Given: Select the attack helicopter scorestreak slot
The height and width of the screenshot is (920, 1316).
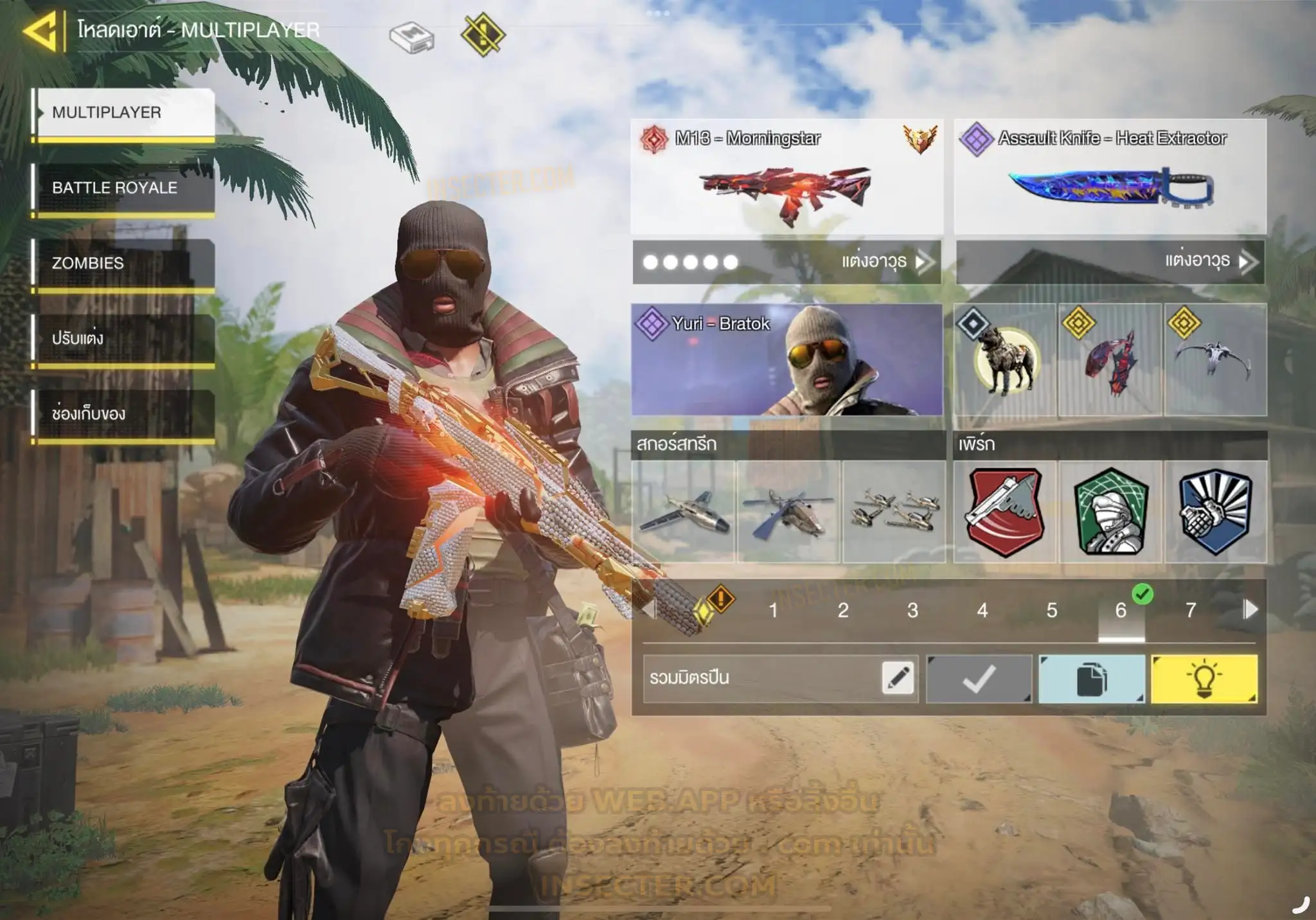Looking at the screenshot, I should (788, 512).
